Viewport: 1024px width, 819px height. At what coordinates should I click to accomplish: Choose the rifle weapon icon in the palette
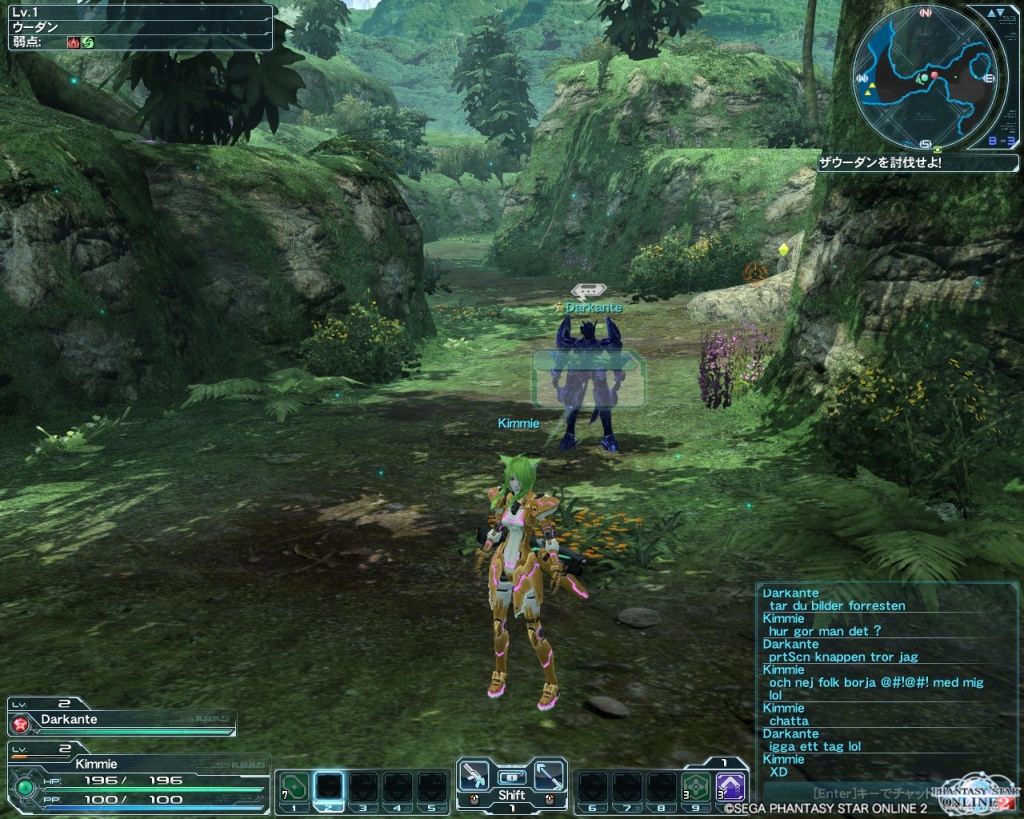pos(475,776)
